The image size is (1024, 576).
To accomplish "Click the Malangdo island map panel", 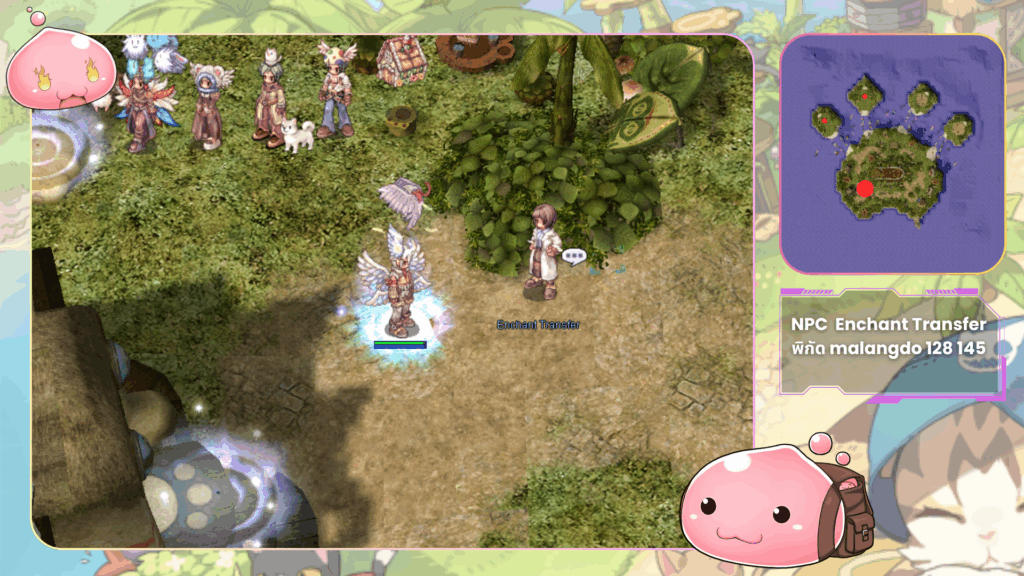I will [892, 154].
